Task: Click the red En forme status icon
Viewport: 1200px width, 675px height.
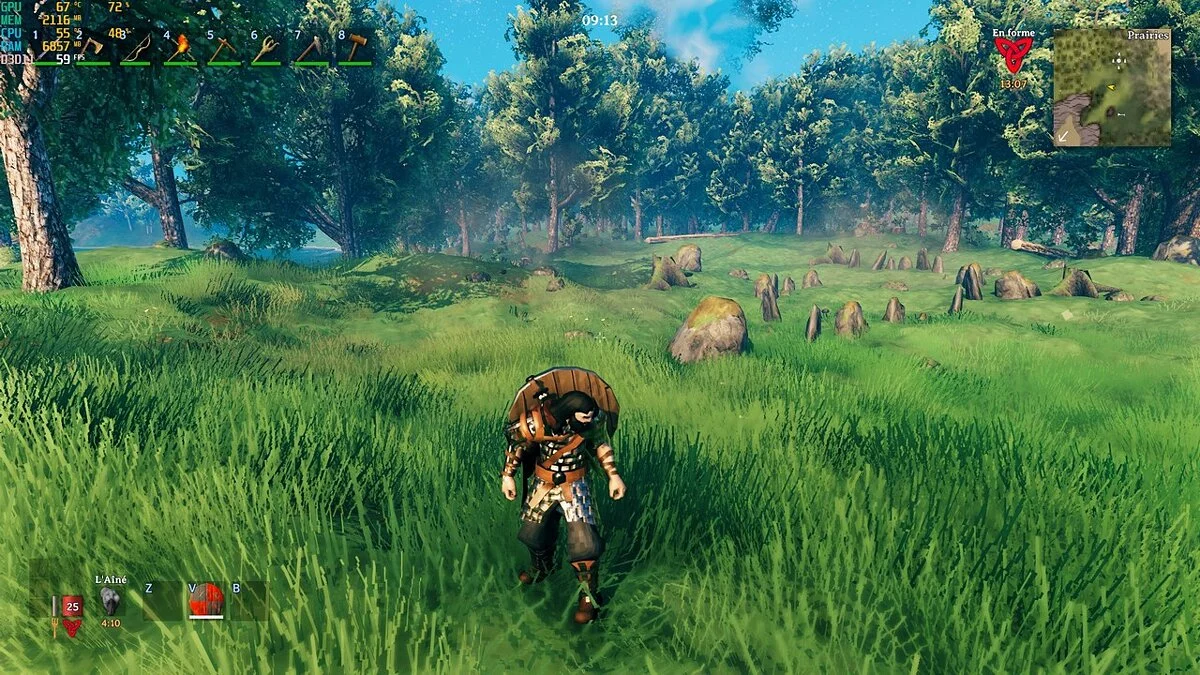Action: [x=1013, y=56]
